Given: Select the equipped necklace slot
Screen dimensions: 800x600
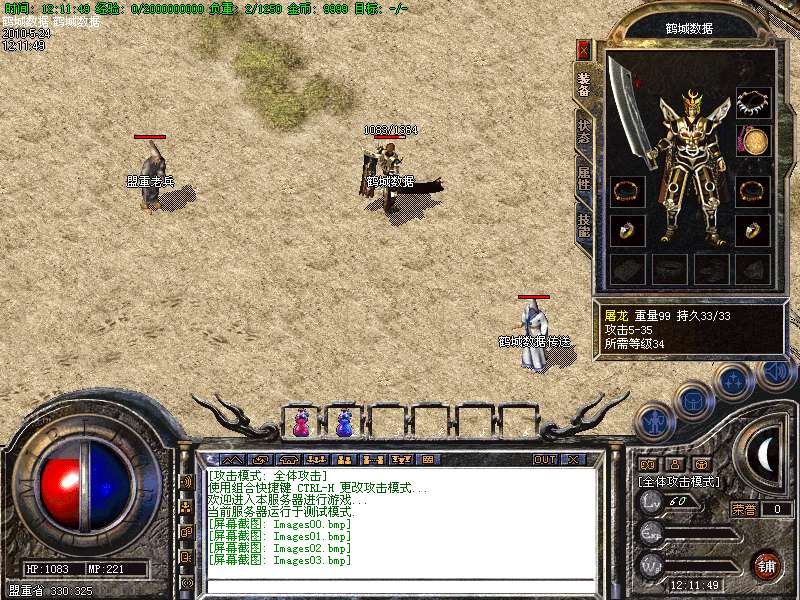Looking at the screenshot, I should pyautogui.click(x=753, y=102).
